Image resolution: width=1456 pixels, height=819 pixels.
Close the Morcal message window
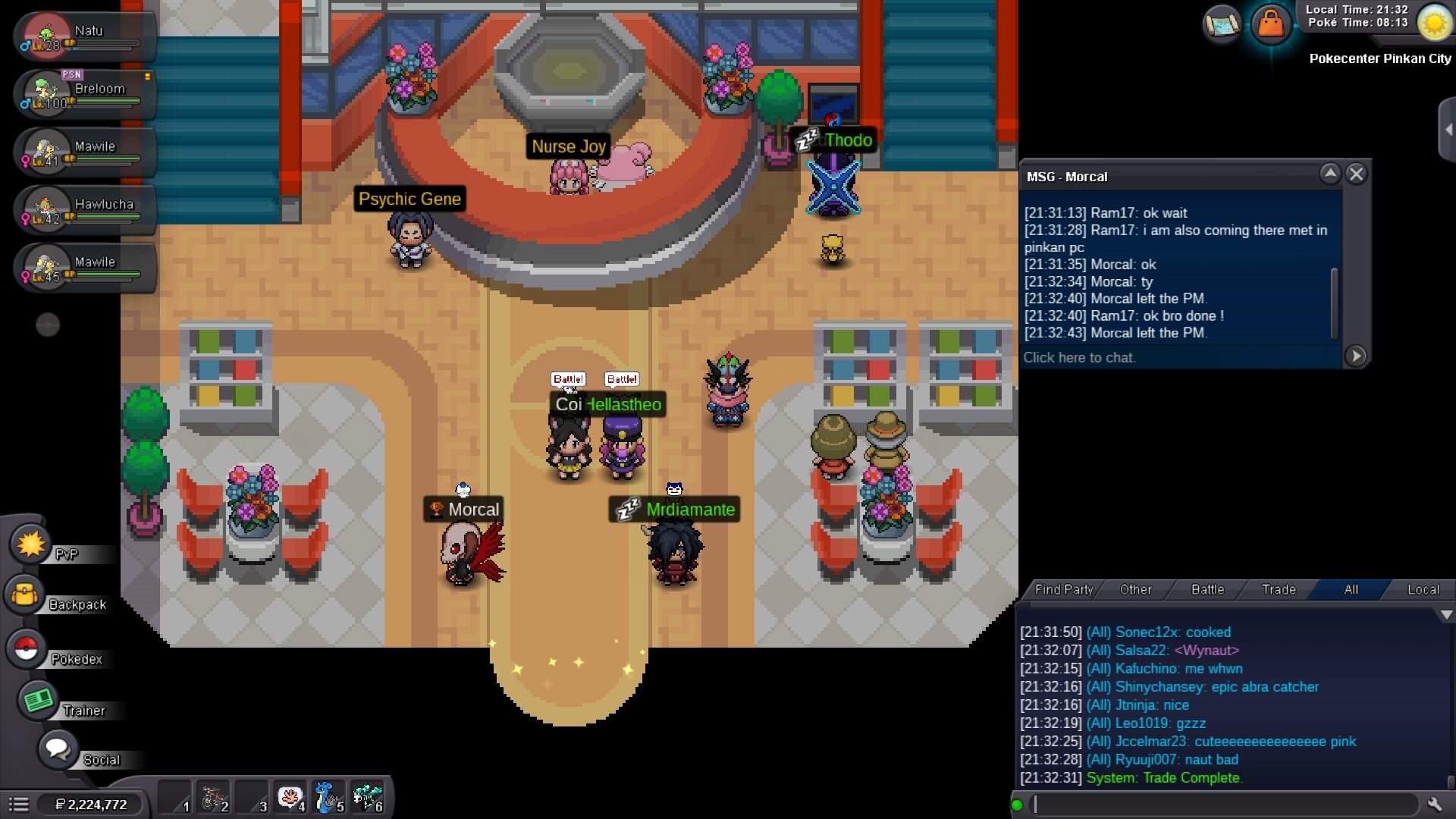coord(1357,174)
